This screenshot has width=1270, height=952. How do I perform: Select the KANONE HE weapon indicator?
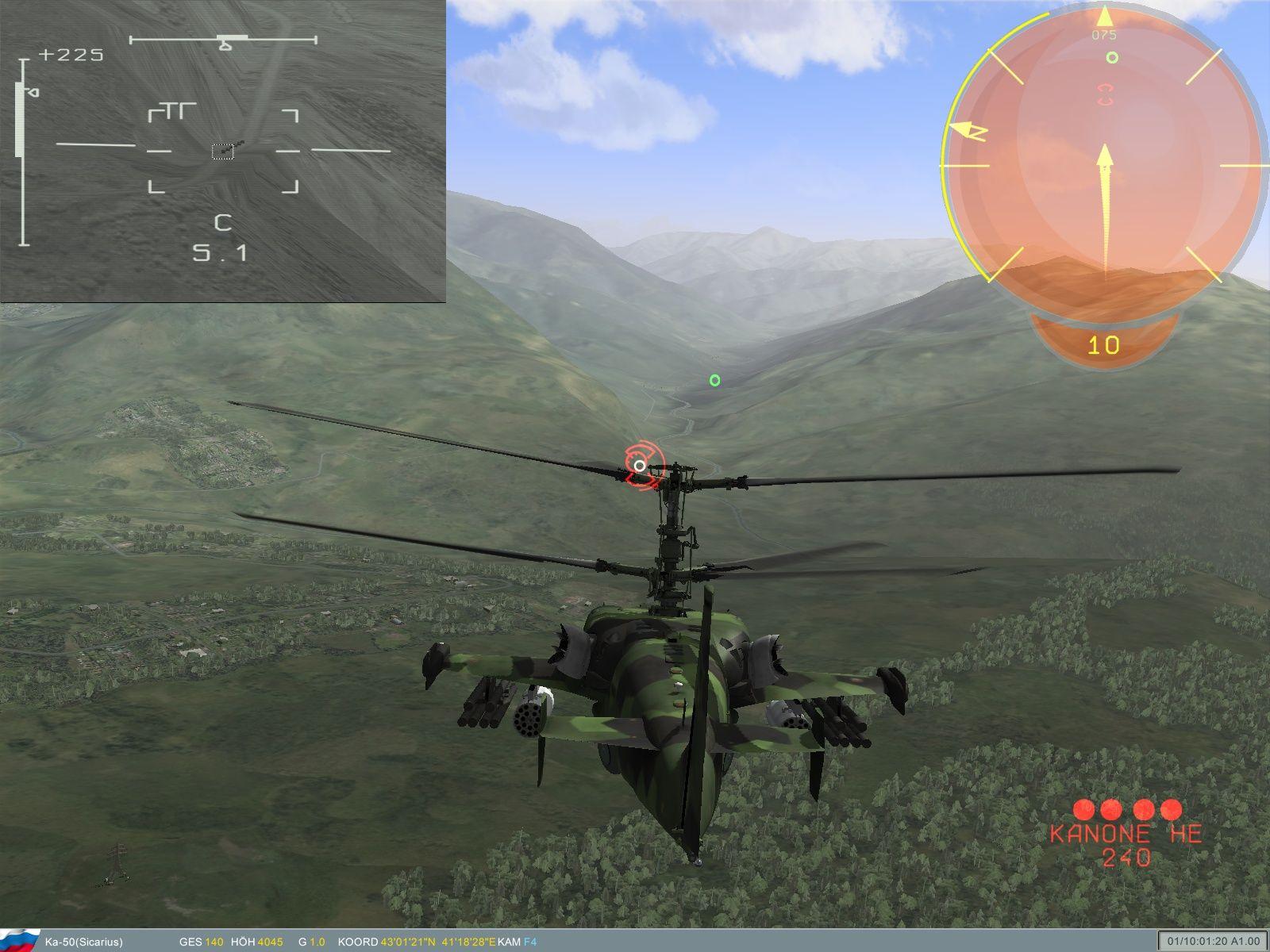click(x=1127, y=833)
